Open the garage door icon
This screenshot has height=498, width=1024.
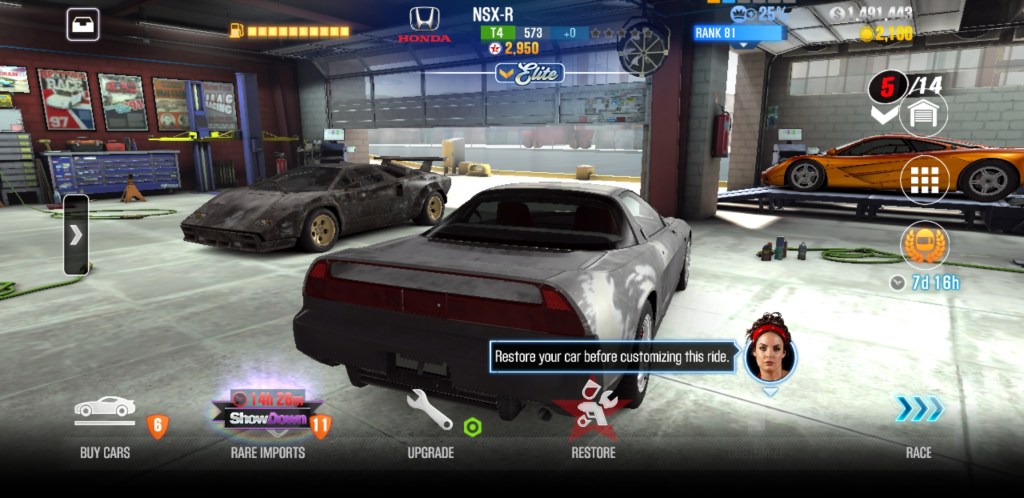tap(923, 114)
